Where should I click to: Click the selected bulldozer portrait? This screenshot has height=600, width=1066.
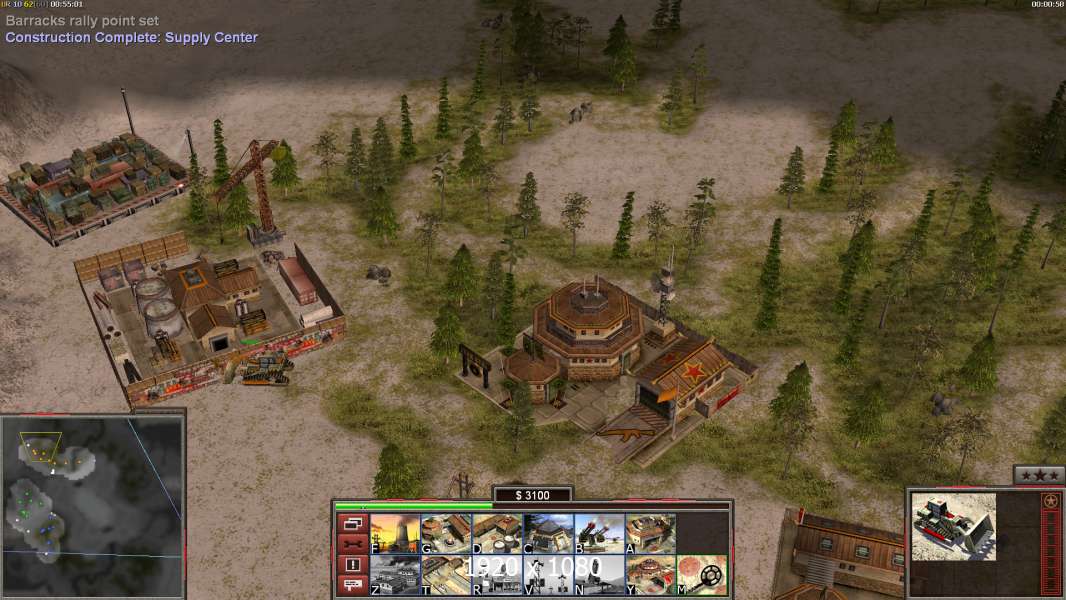tap(954, 526)
